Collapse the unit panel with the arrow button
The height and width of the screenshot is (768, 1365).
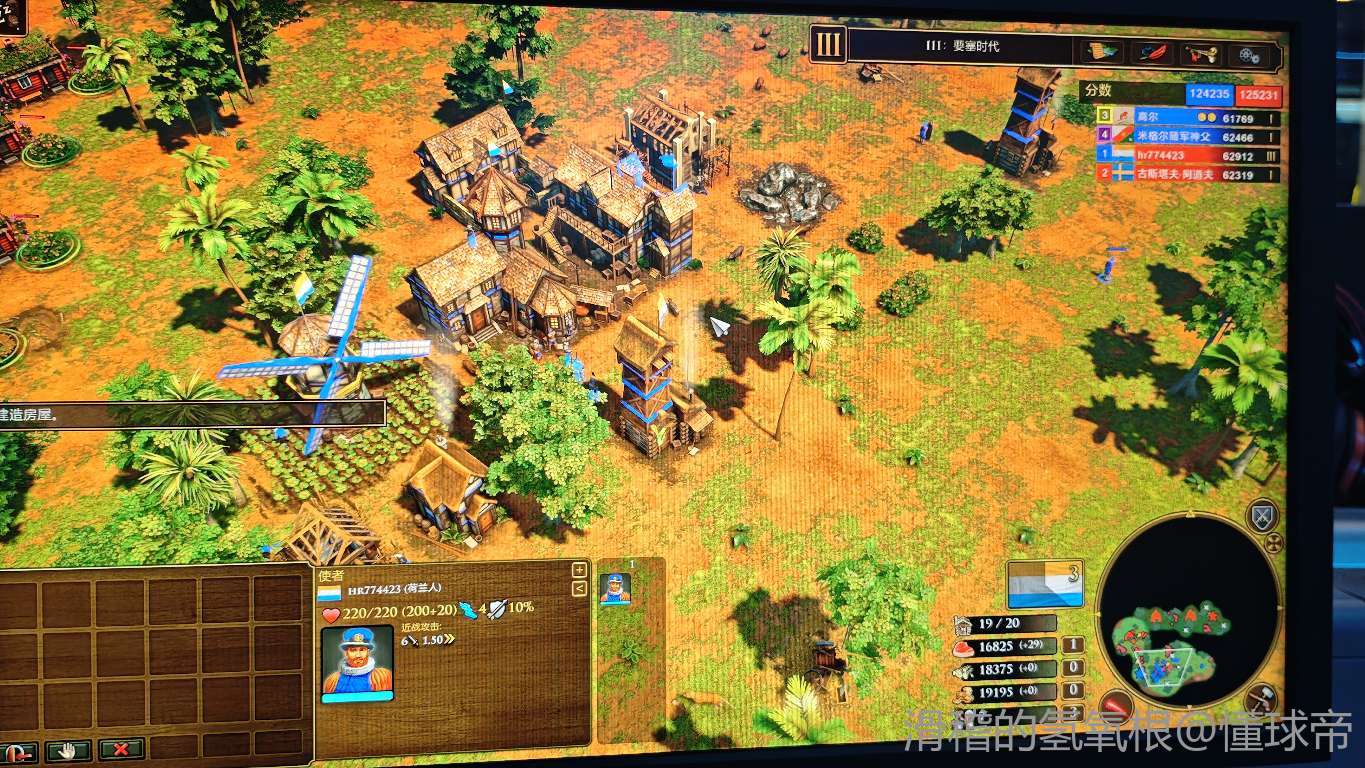(579, 589)
